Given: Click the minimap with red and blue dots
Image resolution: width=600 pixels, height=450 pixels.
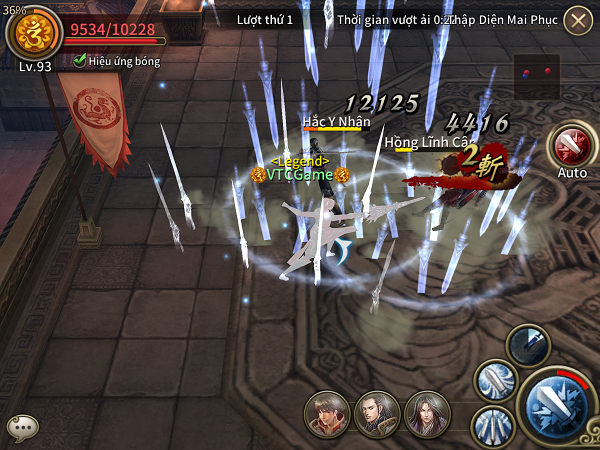Looking at the screenshot, I should tap(537, 73).
